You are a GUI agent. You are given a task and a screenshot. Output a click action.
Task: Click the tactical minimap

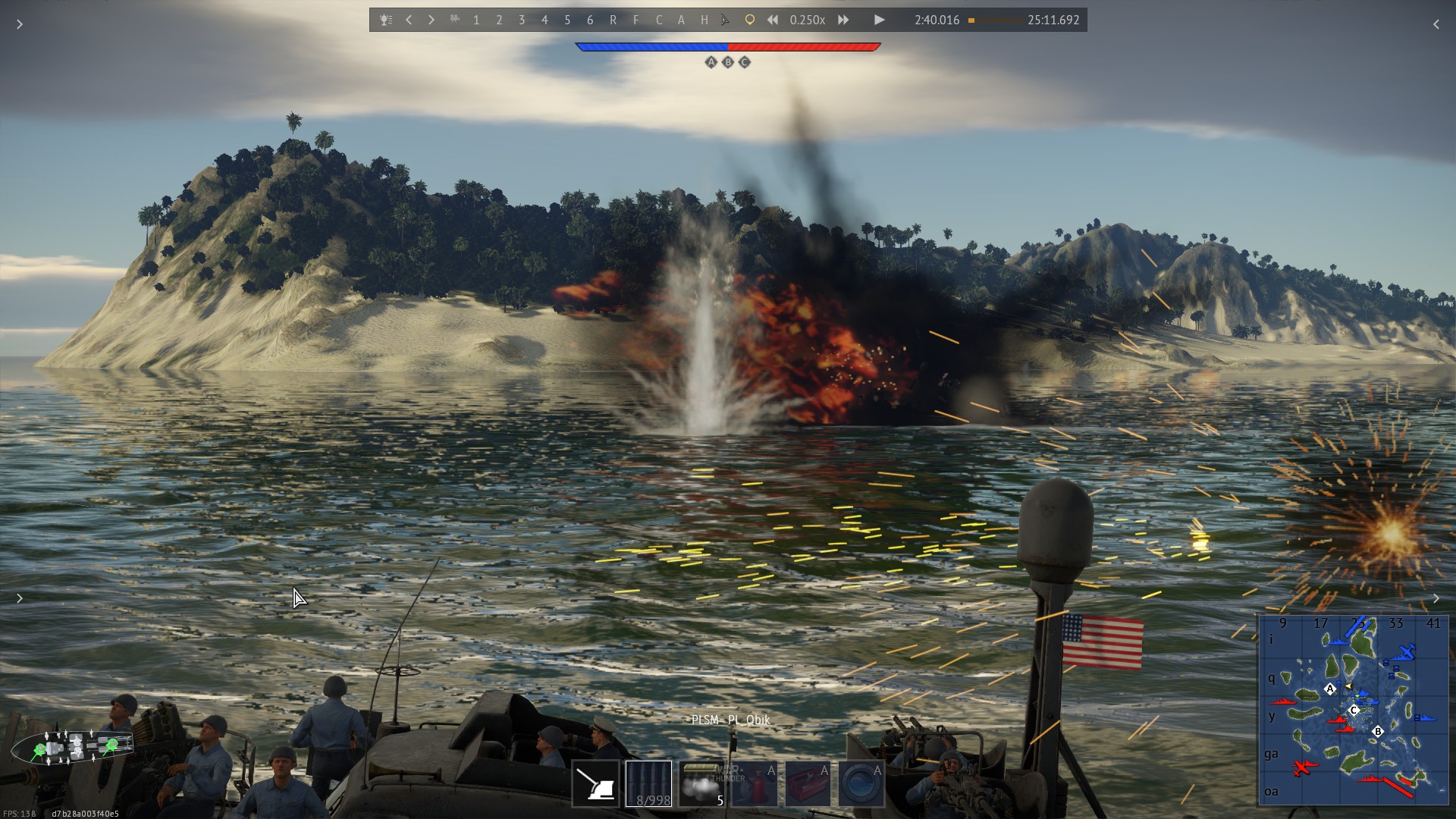point(1353,709)
